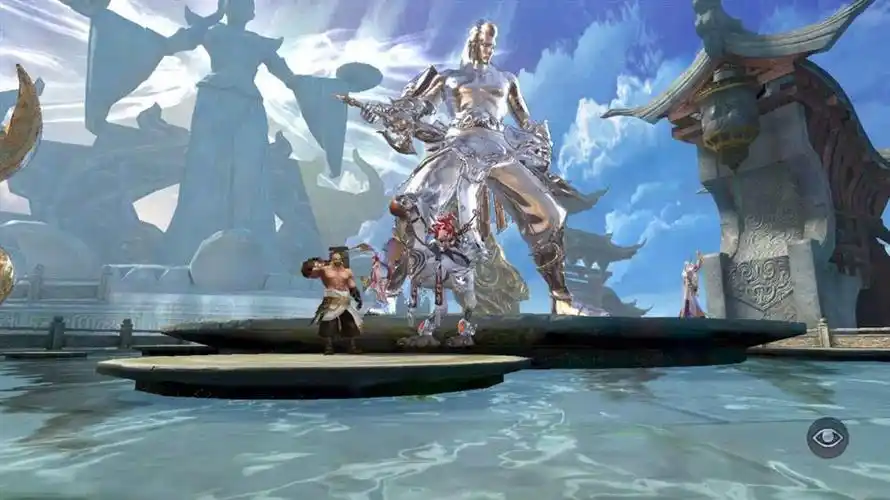
Task: Toggle the eye icon to show interface
Action: [x=827, y=438]
